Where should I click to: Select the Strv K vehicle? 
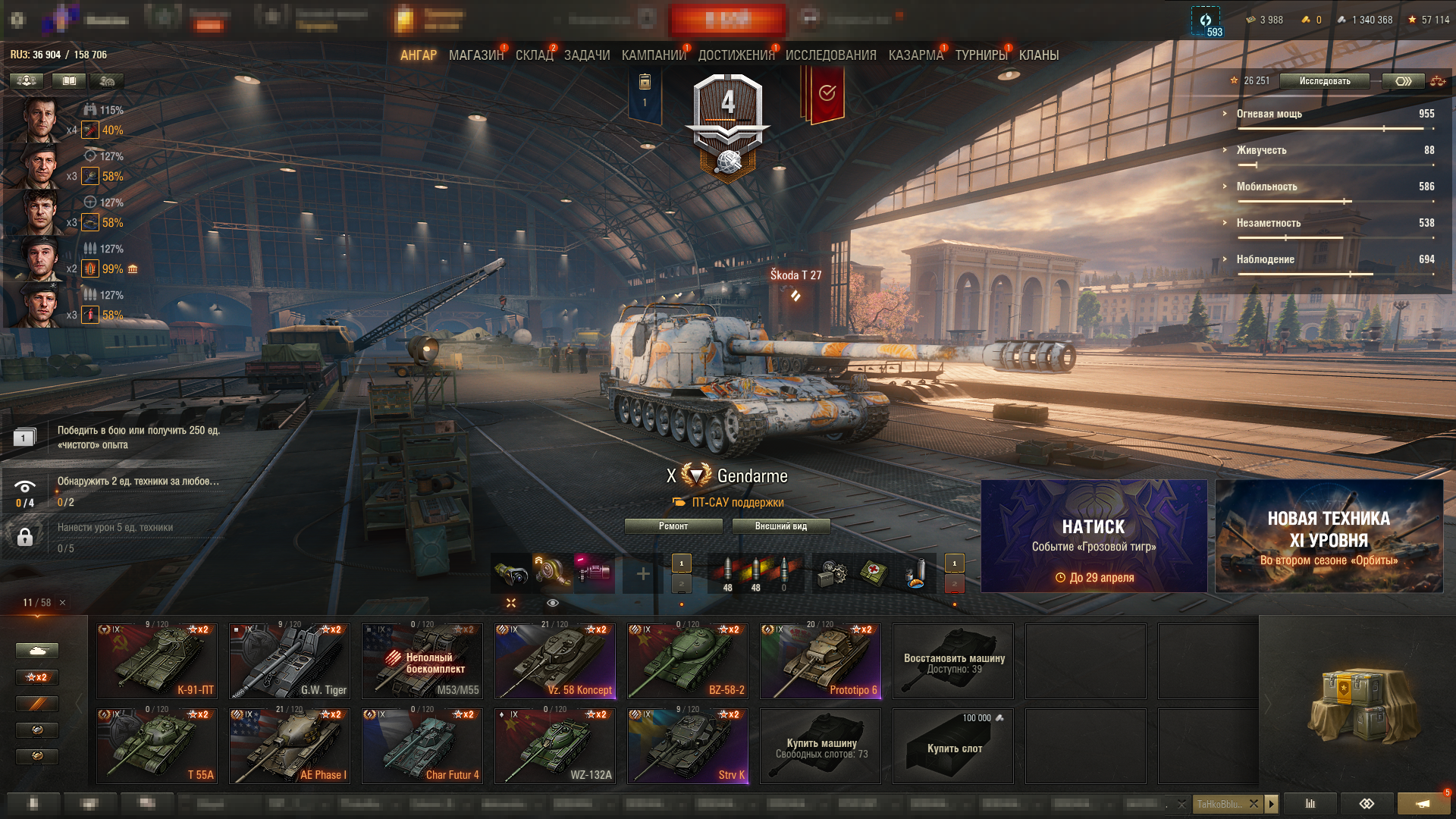[x=688, y=746]
